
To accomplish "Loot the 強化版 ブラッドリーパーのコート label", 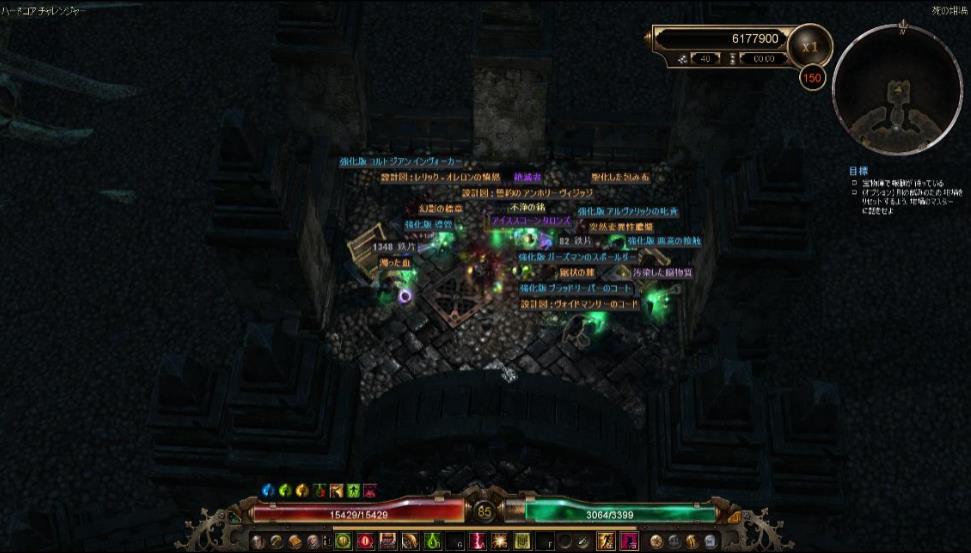I will click(x=575, y=288).
